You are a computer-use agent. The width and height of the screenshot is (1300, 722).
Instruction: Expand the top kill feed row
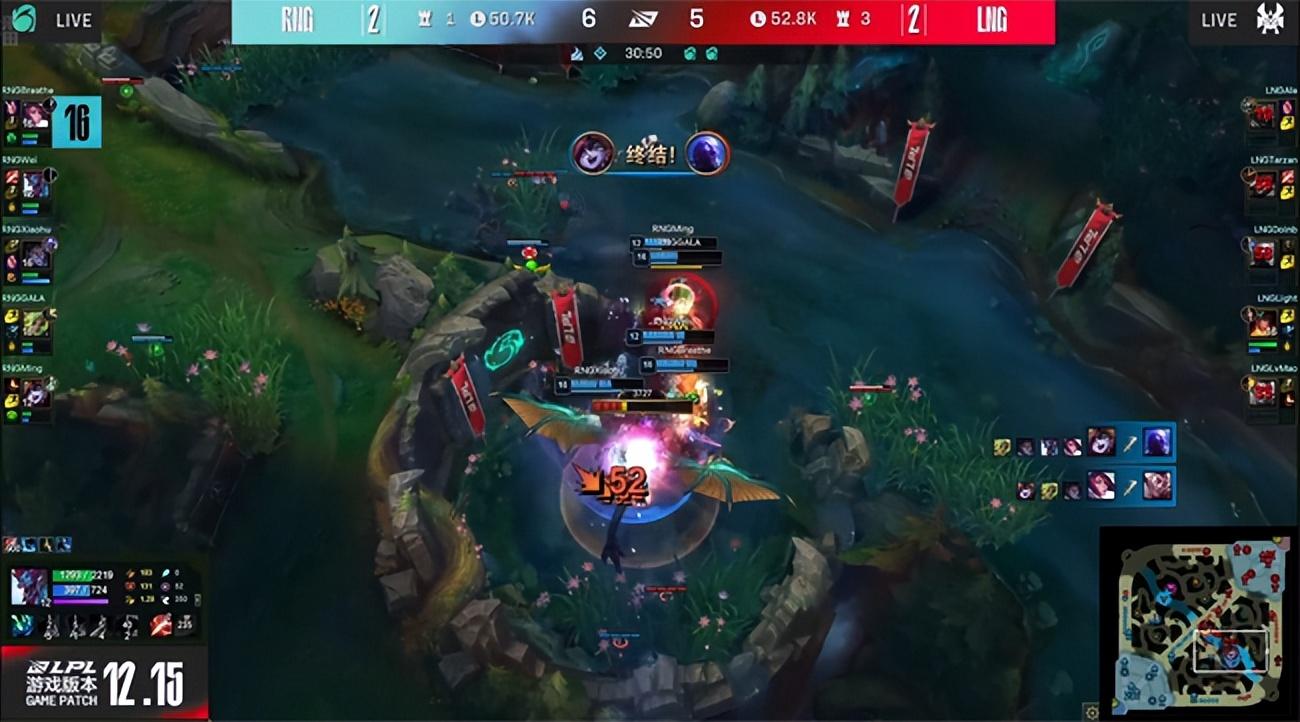[x=1085, y=445]
